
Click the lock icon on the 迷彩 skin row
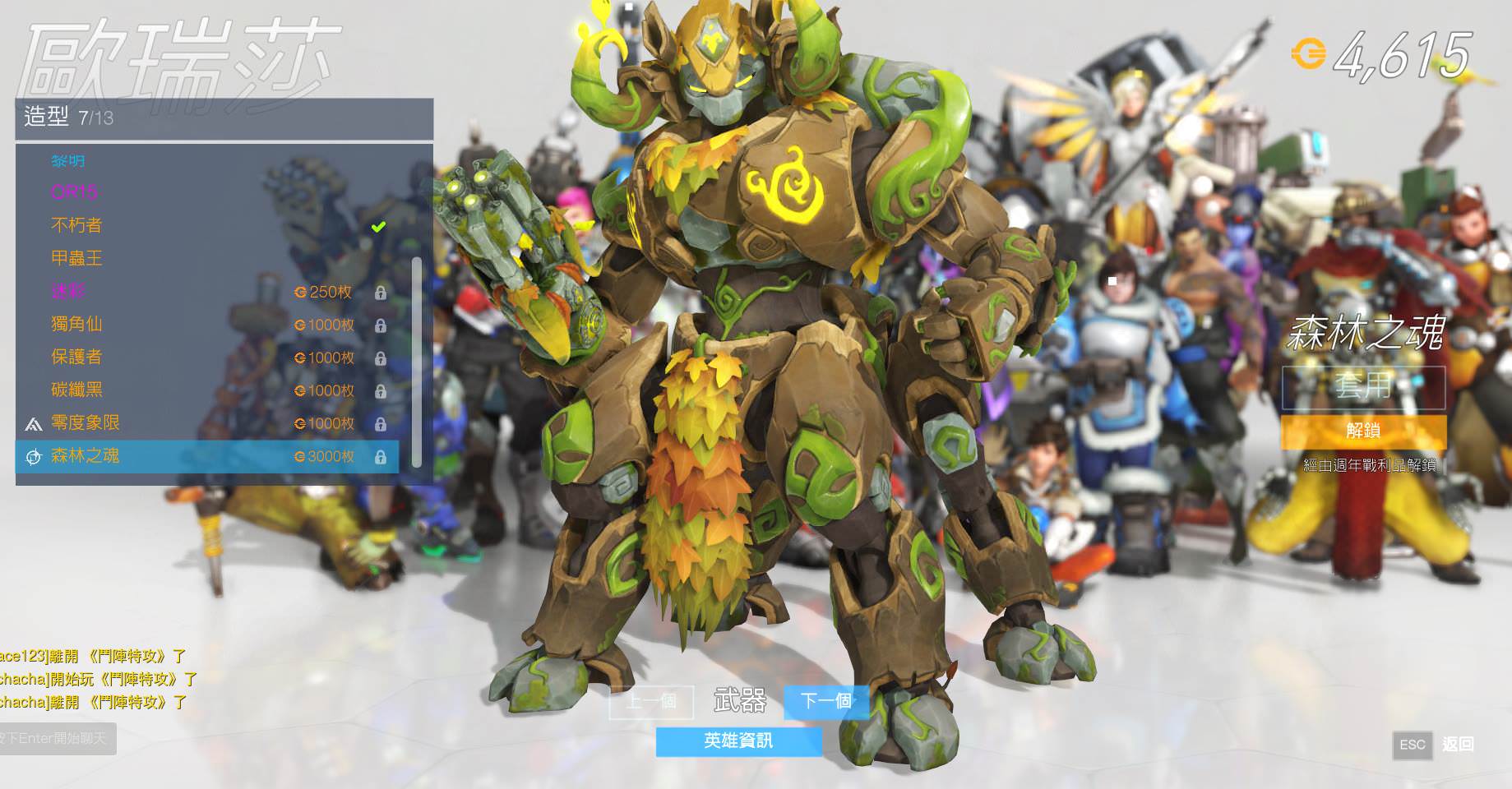pos(381,293)
